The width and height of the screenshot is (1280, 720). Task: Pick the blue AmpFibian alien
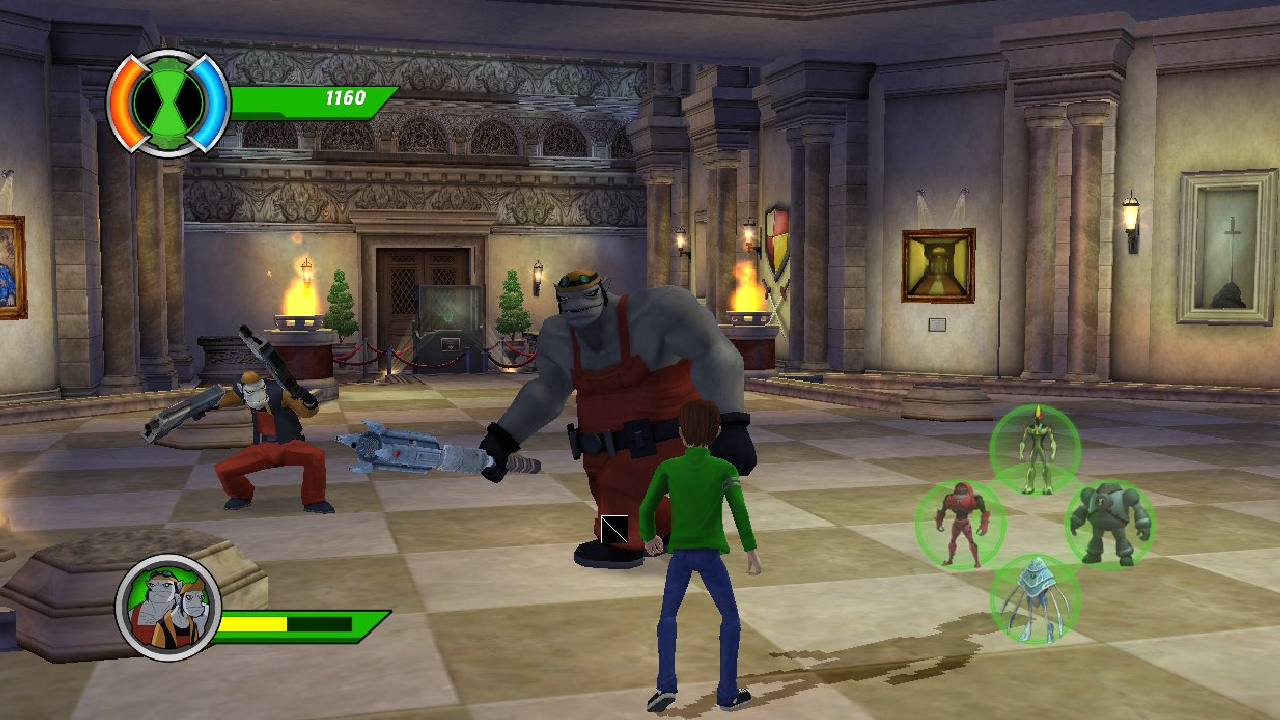point(1034,598)
